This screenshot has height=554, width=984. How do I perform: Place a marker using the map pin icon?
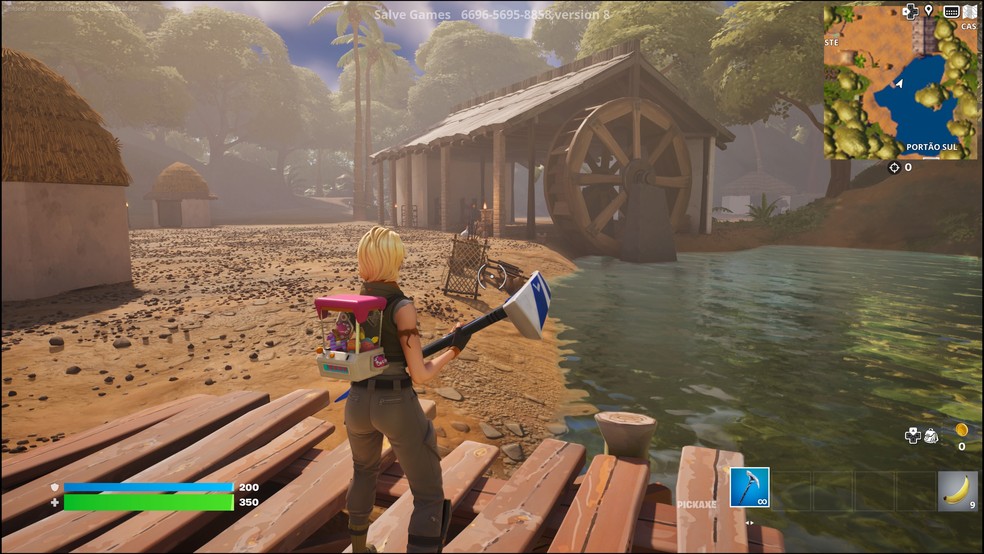coord(929,11)
